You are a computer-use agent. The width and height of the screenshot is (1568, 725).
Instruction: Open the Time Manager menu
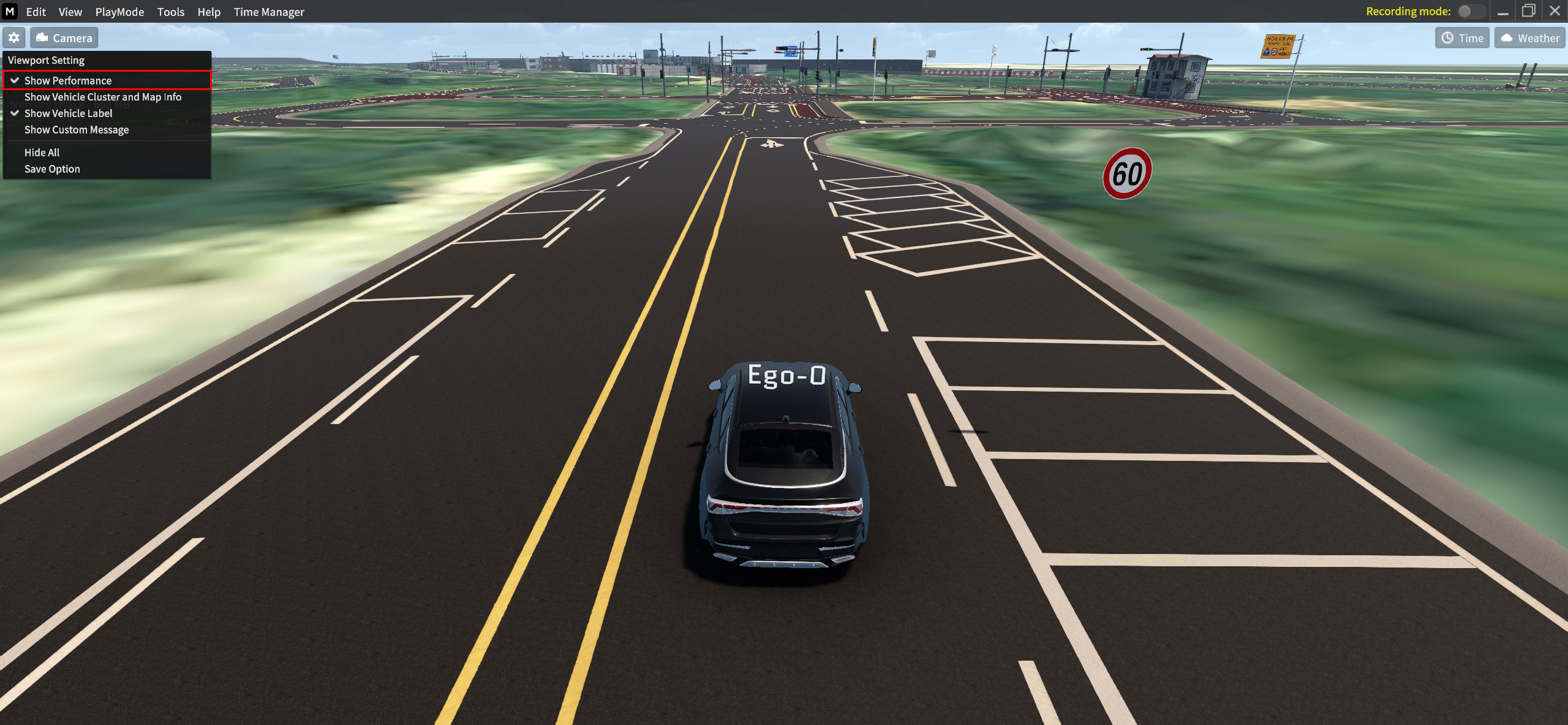tap(268, 12)
